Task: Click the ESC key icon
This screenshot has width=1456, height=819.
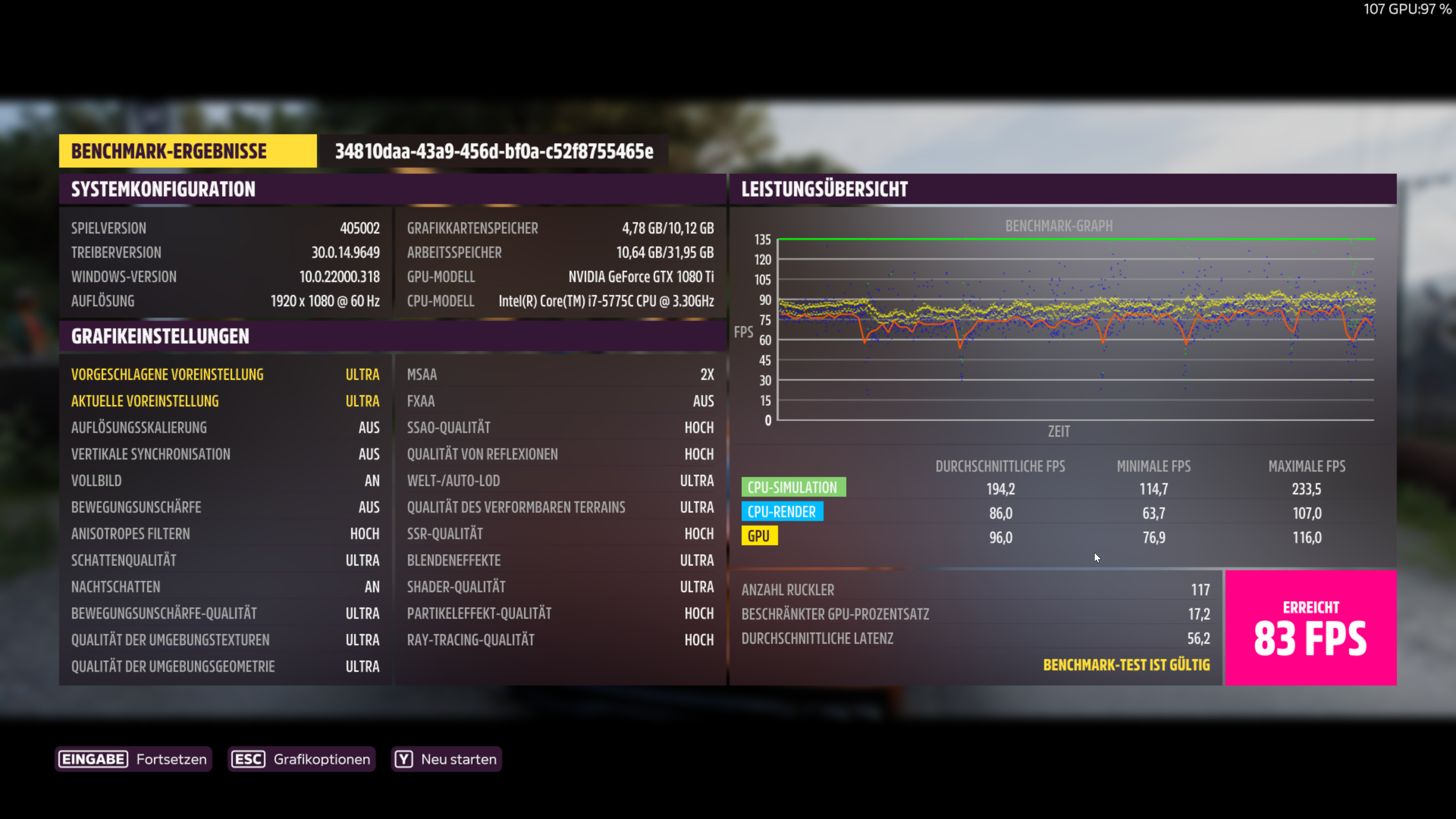Action: coord(248,759)
